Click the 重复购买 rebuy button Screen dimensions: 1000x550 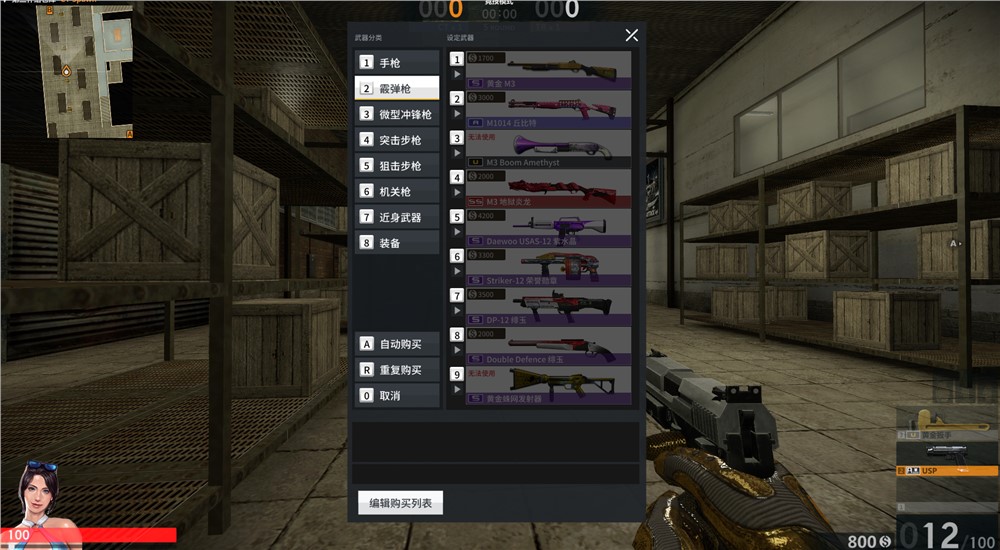click(397, 370)
